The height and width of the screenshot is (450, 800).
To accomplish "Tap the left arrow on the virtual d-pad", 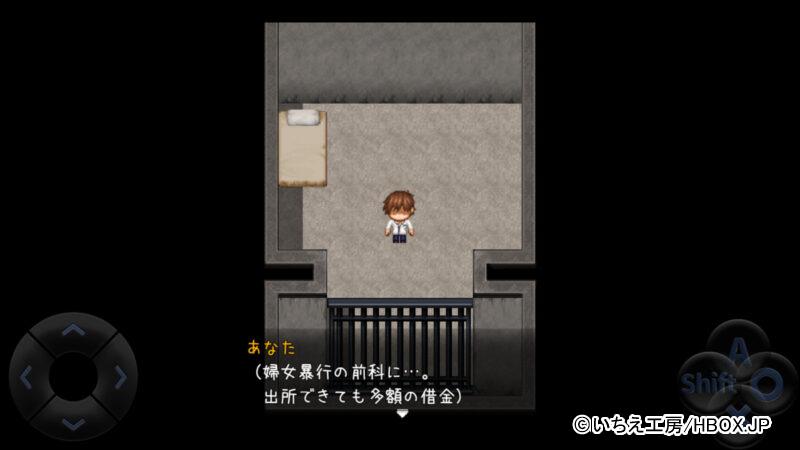I will (27, 377).
